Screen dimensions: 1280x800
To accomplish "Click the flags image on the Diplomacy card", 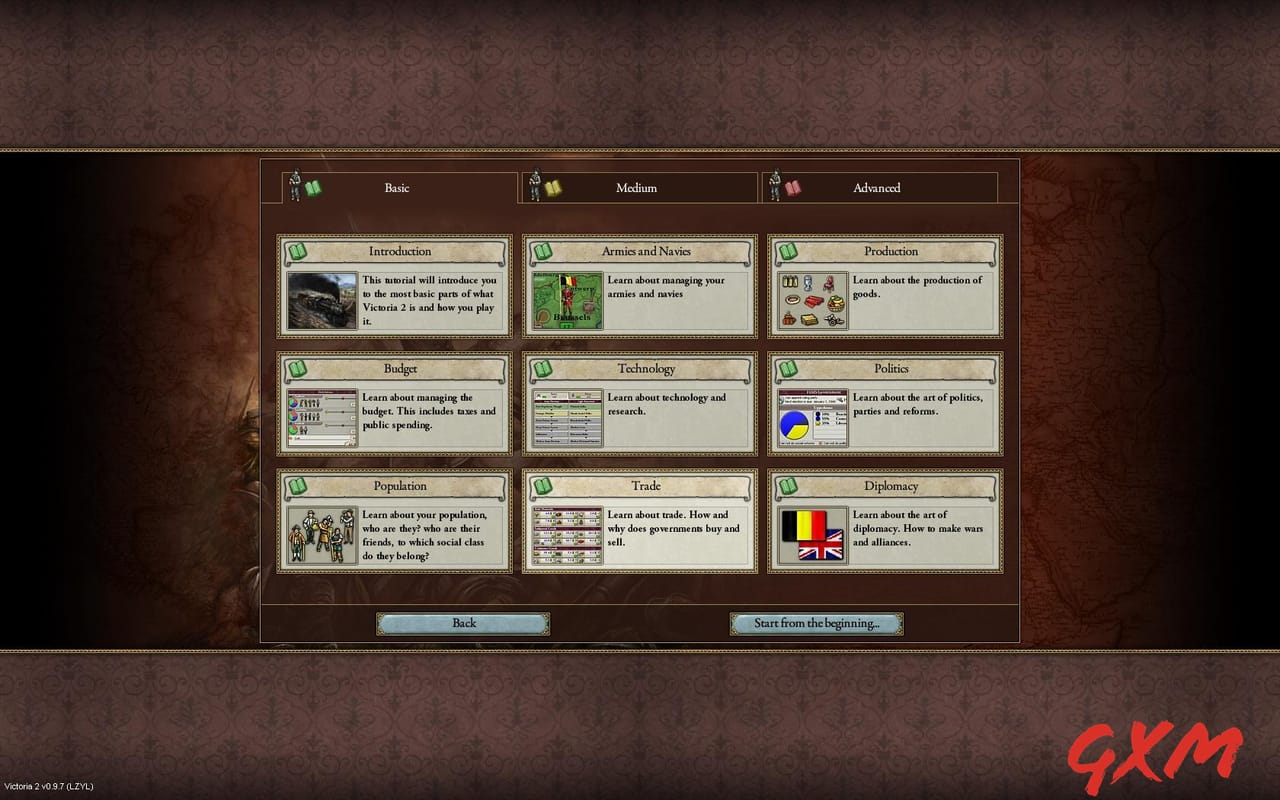I will [811, 535].
